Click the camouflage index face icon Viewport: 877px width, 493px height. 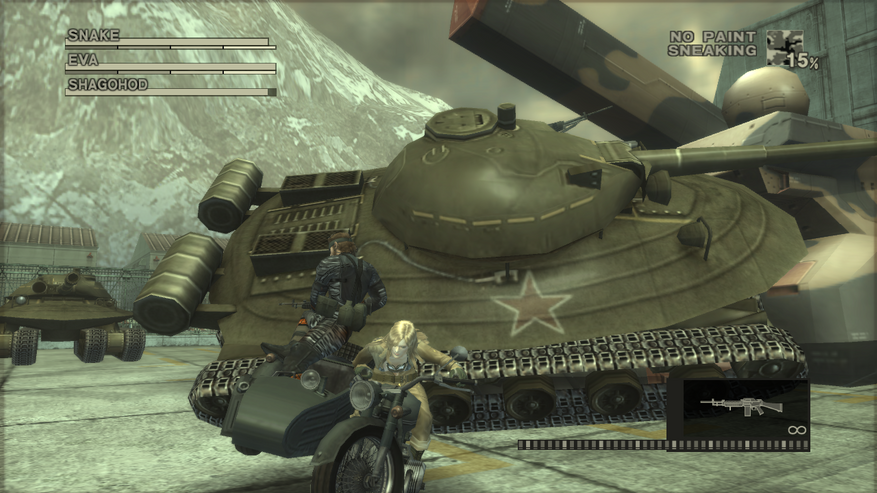(783, 47)
